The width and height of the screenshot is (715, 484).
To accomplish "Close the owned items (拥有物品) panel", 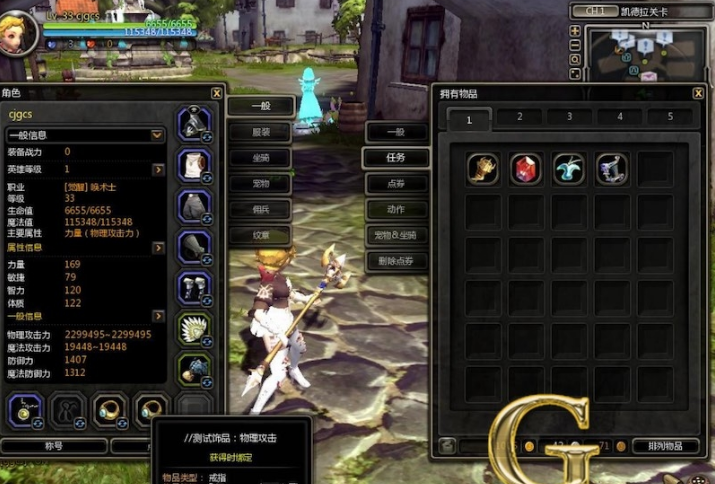I will [698, 93].
